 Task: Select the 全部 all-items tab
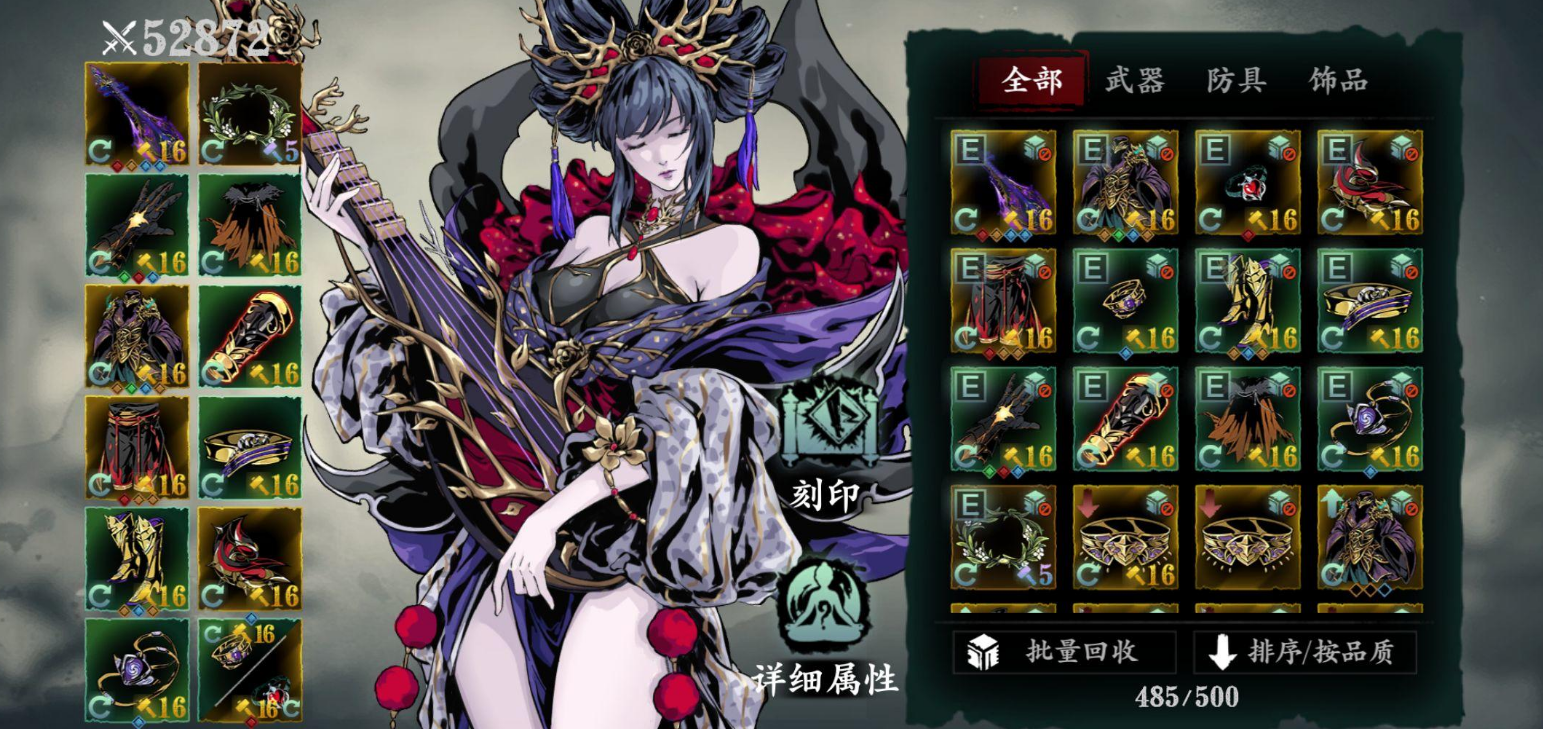point(1032,81)
